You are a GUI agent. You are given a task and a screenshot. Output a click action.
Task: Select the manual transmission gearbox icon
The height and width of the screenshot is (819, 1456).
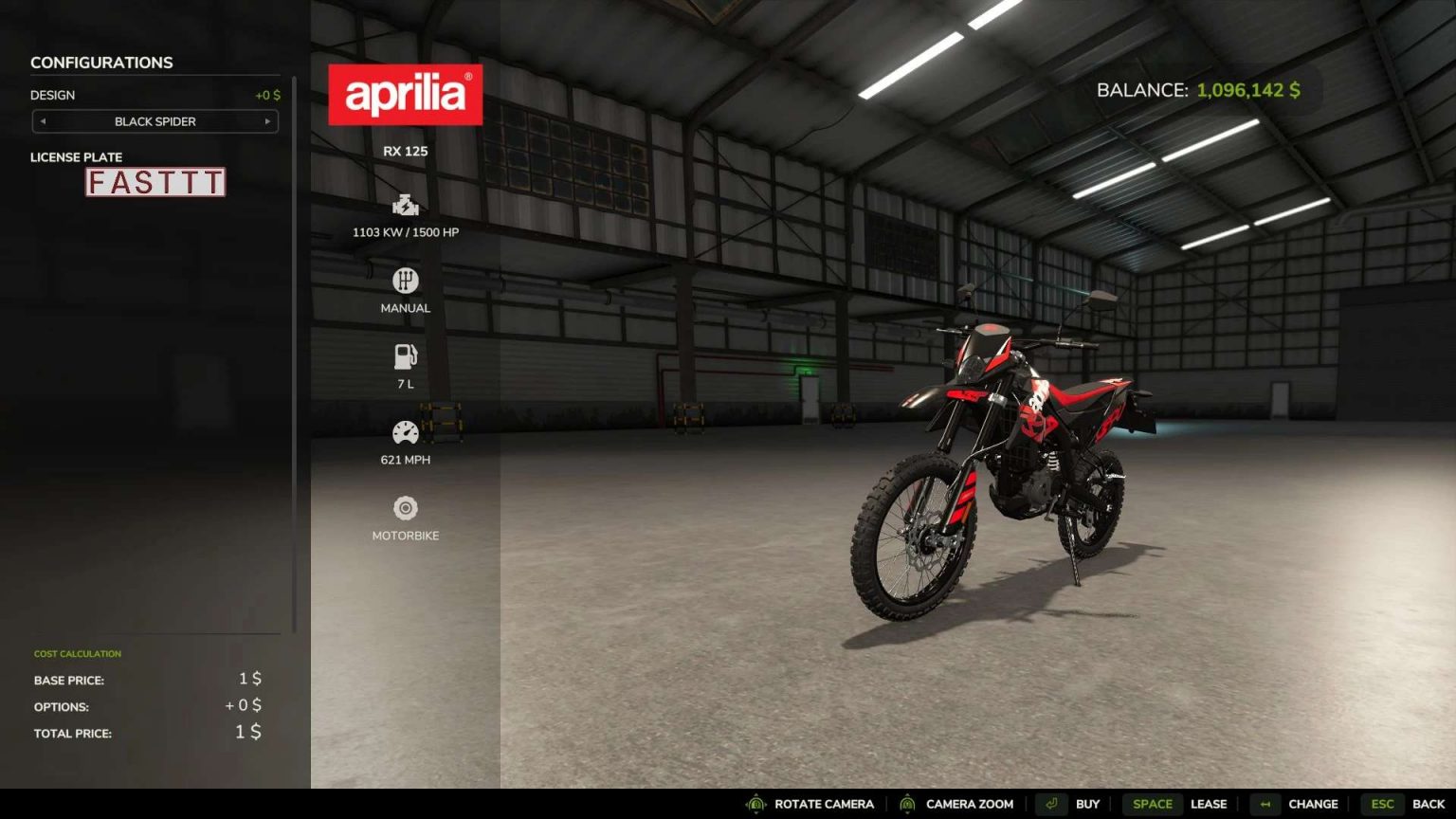coord(406,280)
